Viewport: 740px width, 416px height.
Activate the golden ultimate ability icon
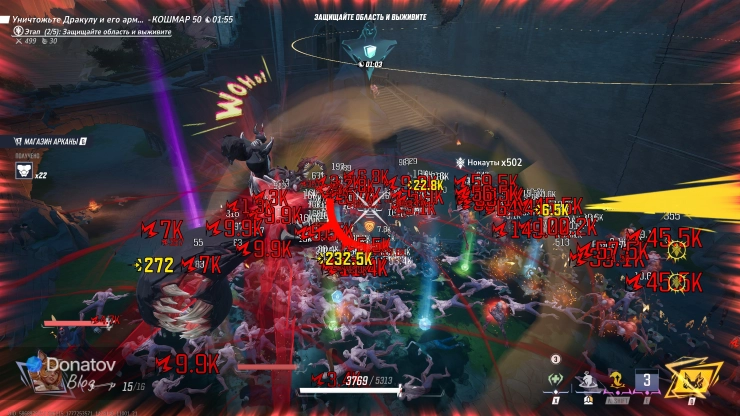689,379
